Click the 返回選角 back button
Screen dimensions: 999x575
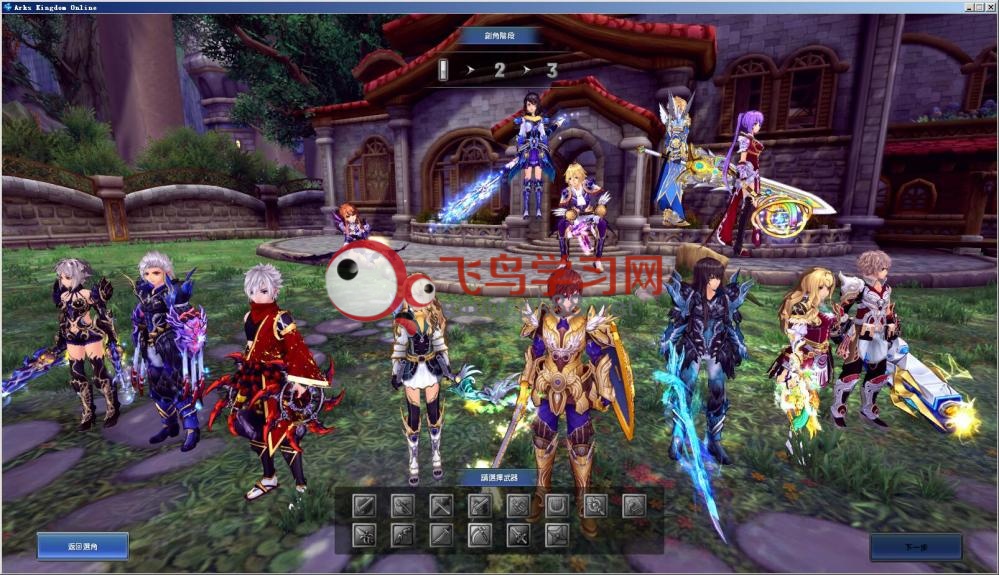pyautogui.click(x=83, y=546)
